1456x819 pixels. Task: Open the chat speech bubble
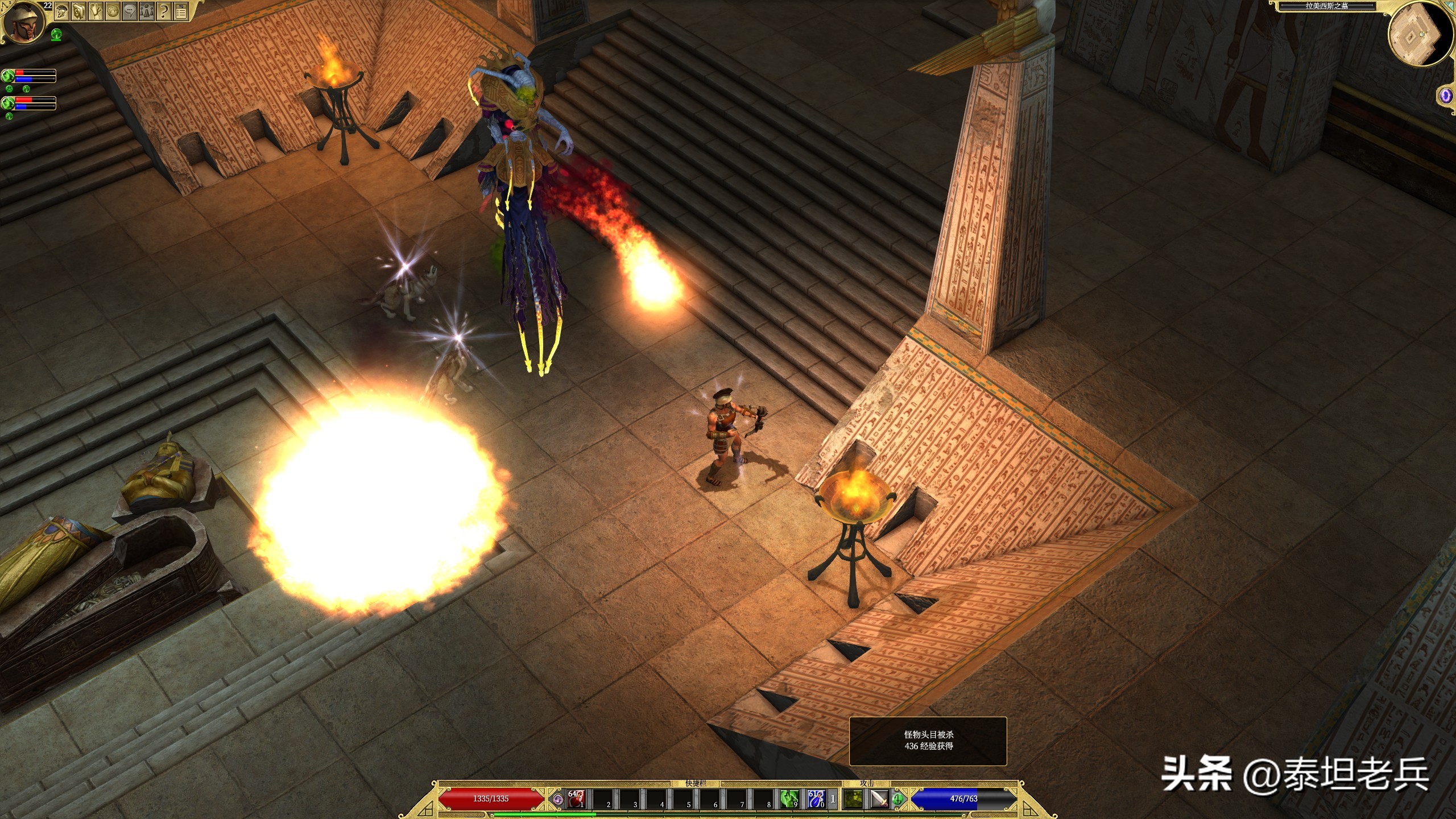pos(130,11)
